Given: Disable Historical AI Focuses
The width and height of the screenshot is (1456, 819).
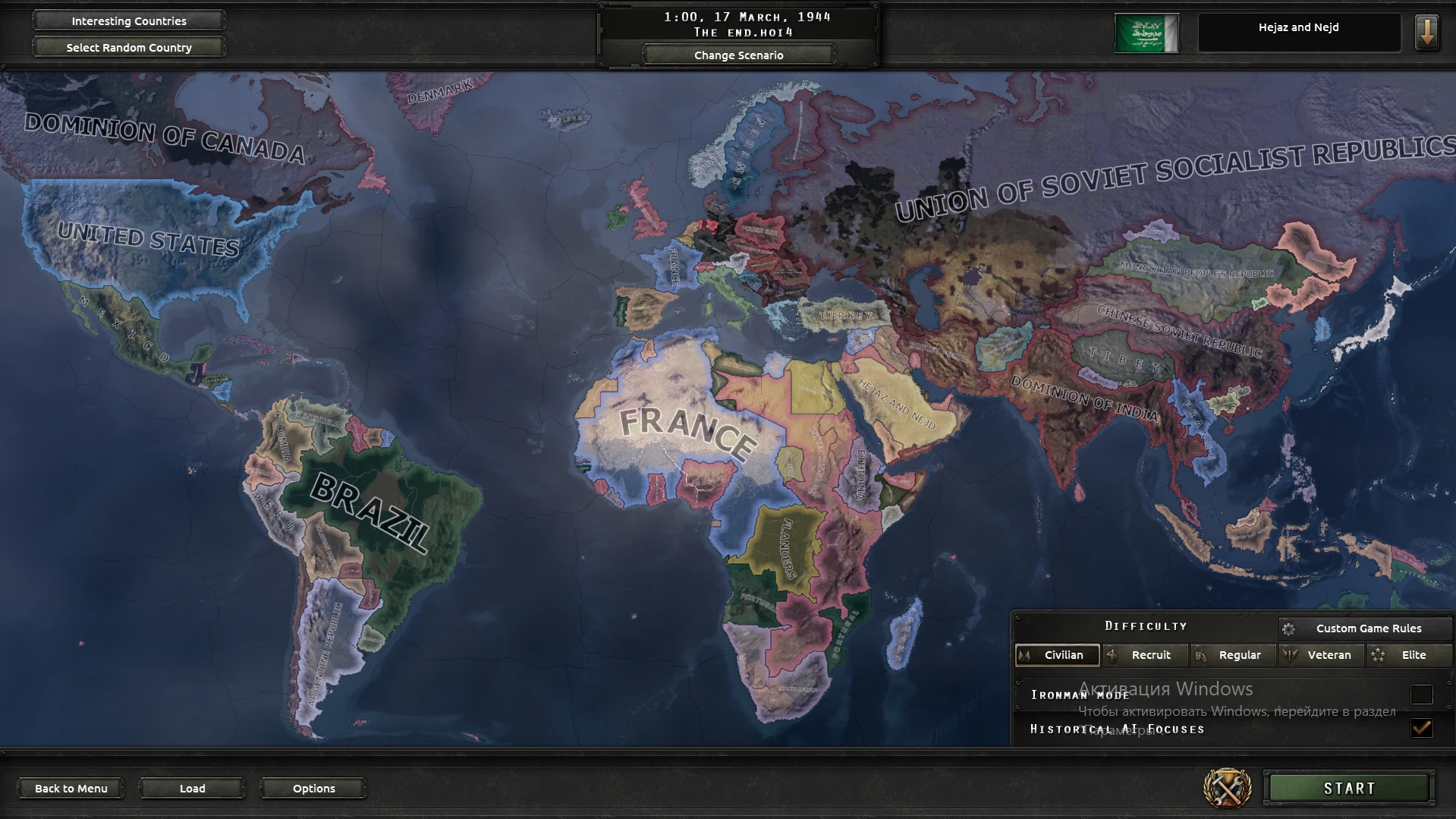Looking at the screenshot, I should point(1423,728).
